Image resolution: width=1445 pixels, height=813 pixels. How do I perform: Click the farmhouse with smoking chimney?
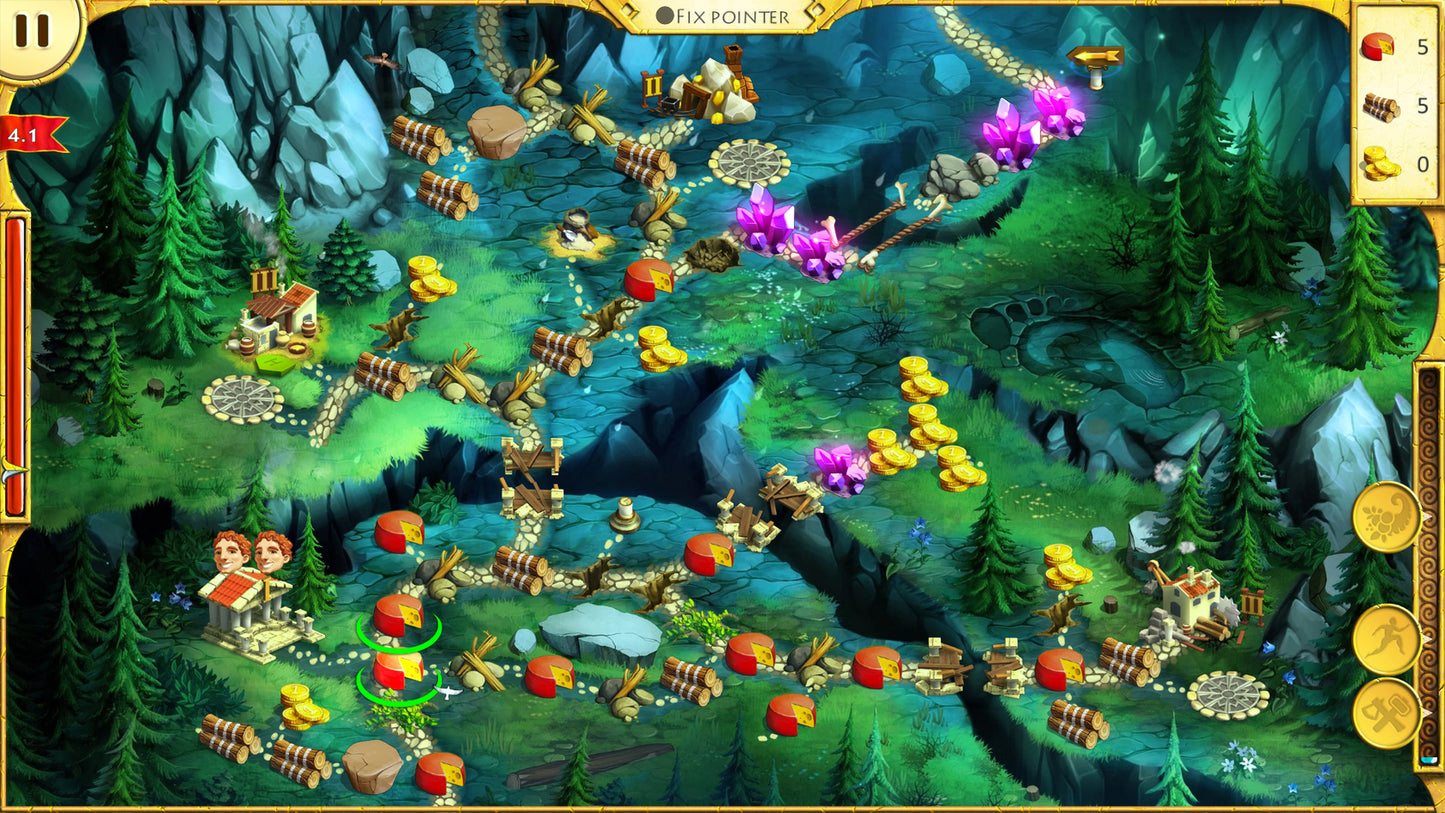pyautogui.click(x=276, y=310)
